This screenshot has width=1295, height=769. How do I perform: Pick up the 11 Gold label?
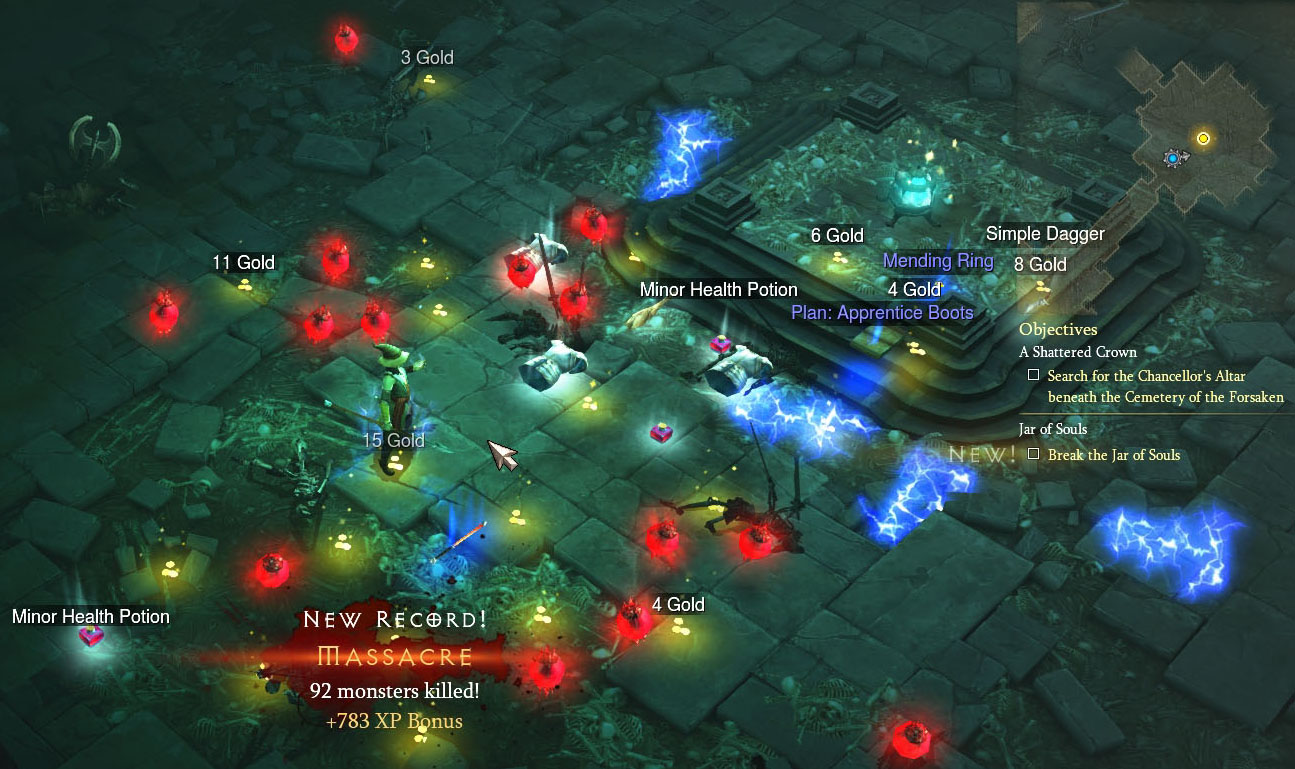[x=243, y=263]
